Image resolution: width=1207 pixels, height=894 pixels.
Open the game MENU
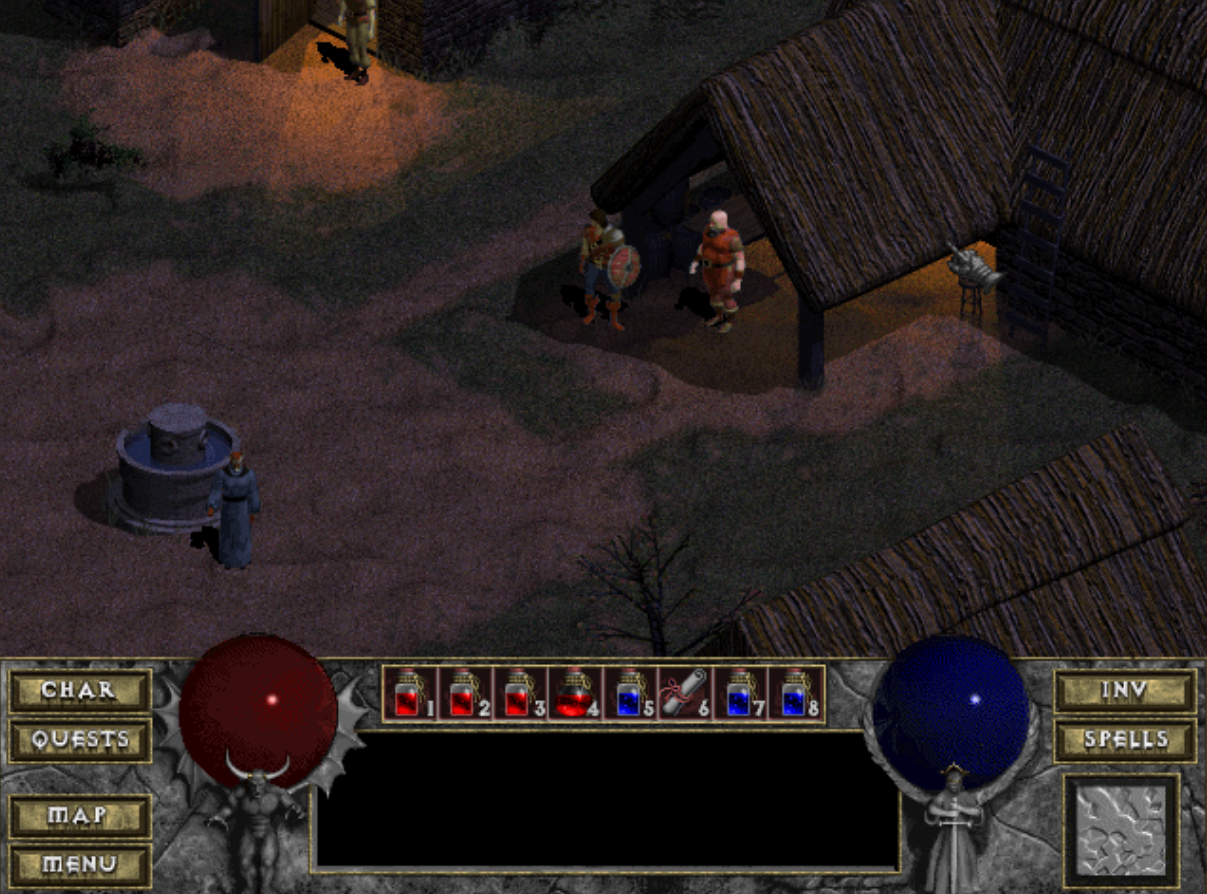tap(80, 865)
